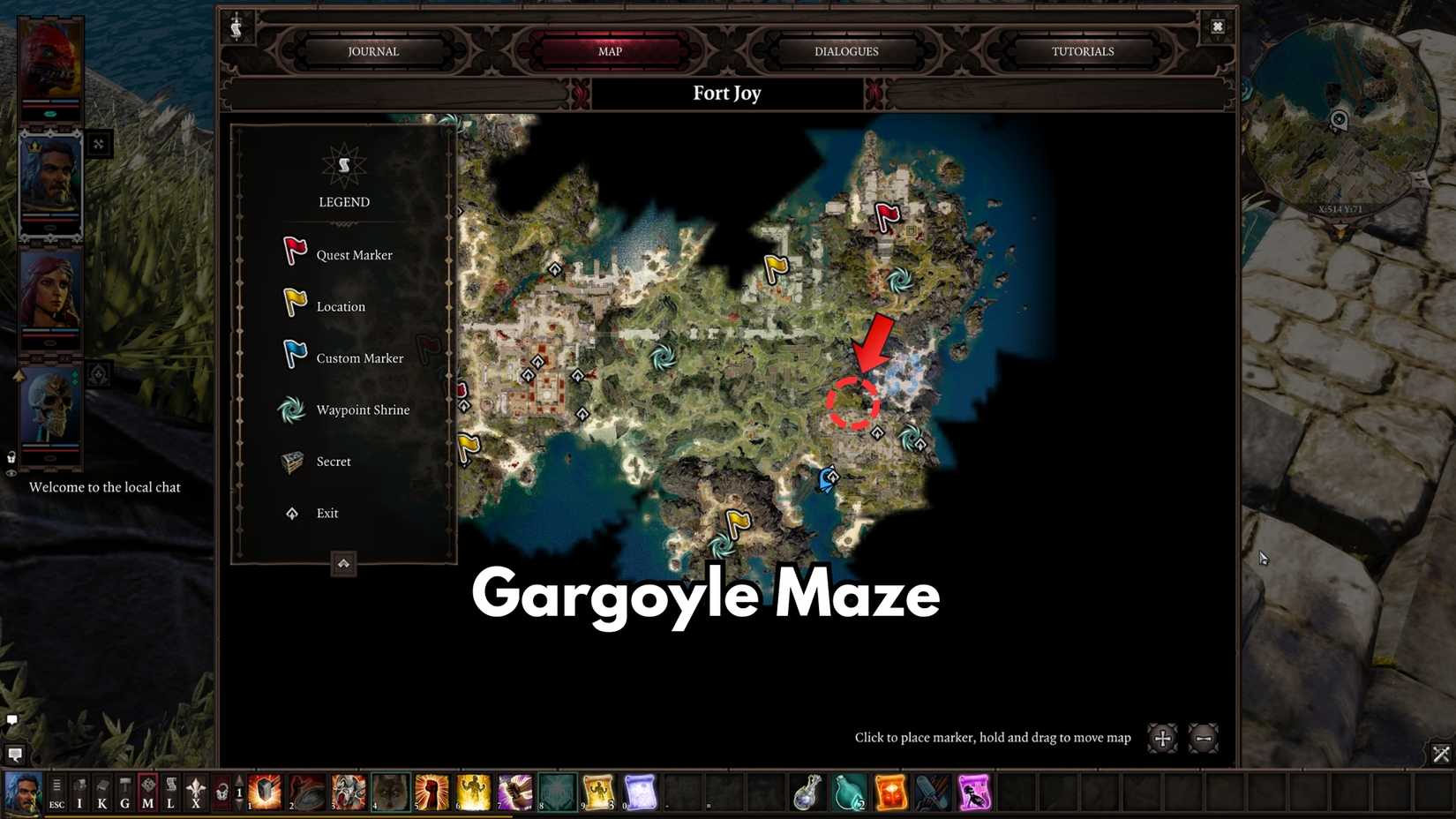The image size is (1456, 819).
Task: Click the ESC menu button in the hotbar
Action: [x=56, y=790]
